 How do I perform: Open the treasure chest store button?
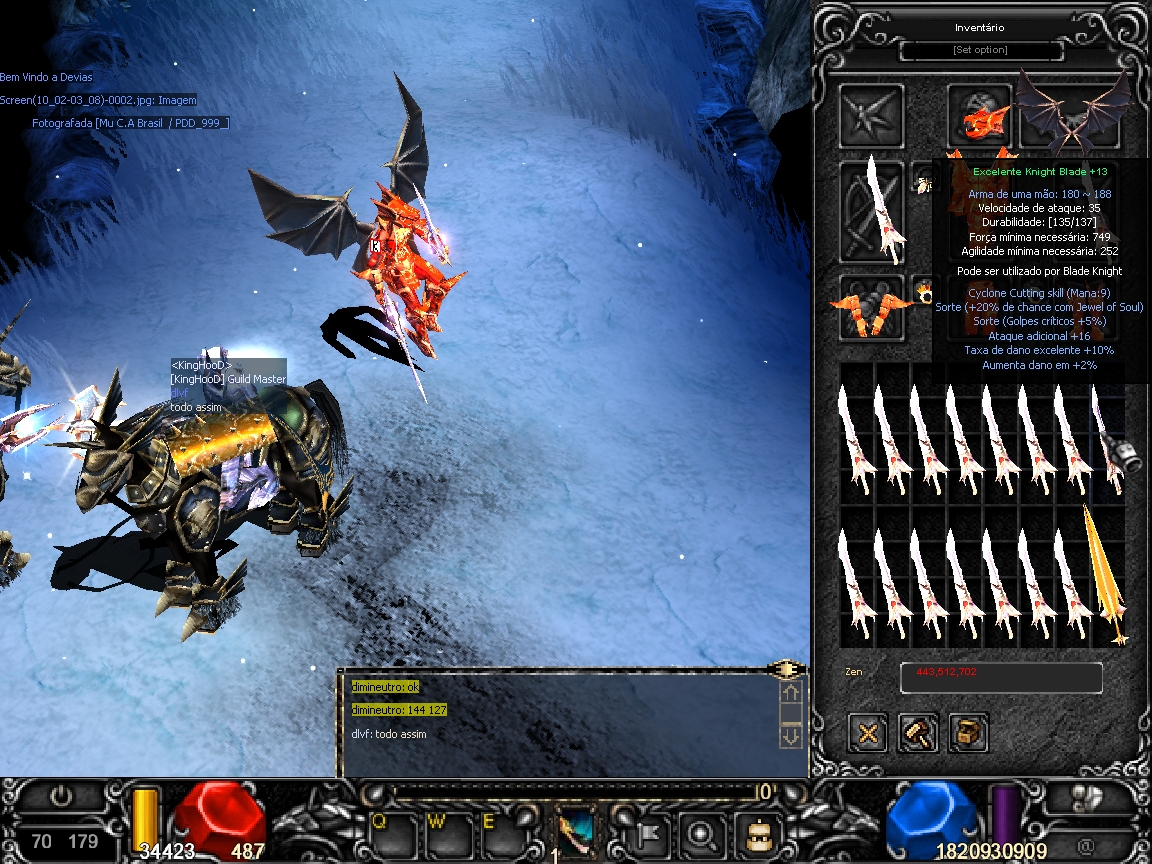967,733
